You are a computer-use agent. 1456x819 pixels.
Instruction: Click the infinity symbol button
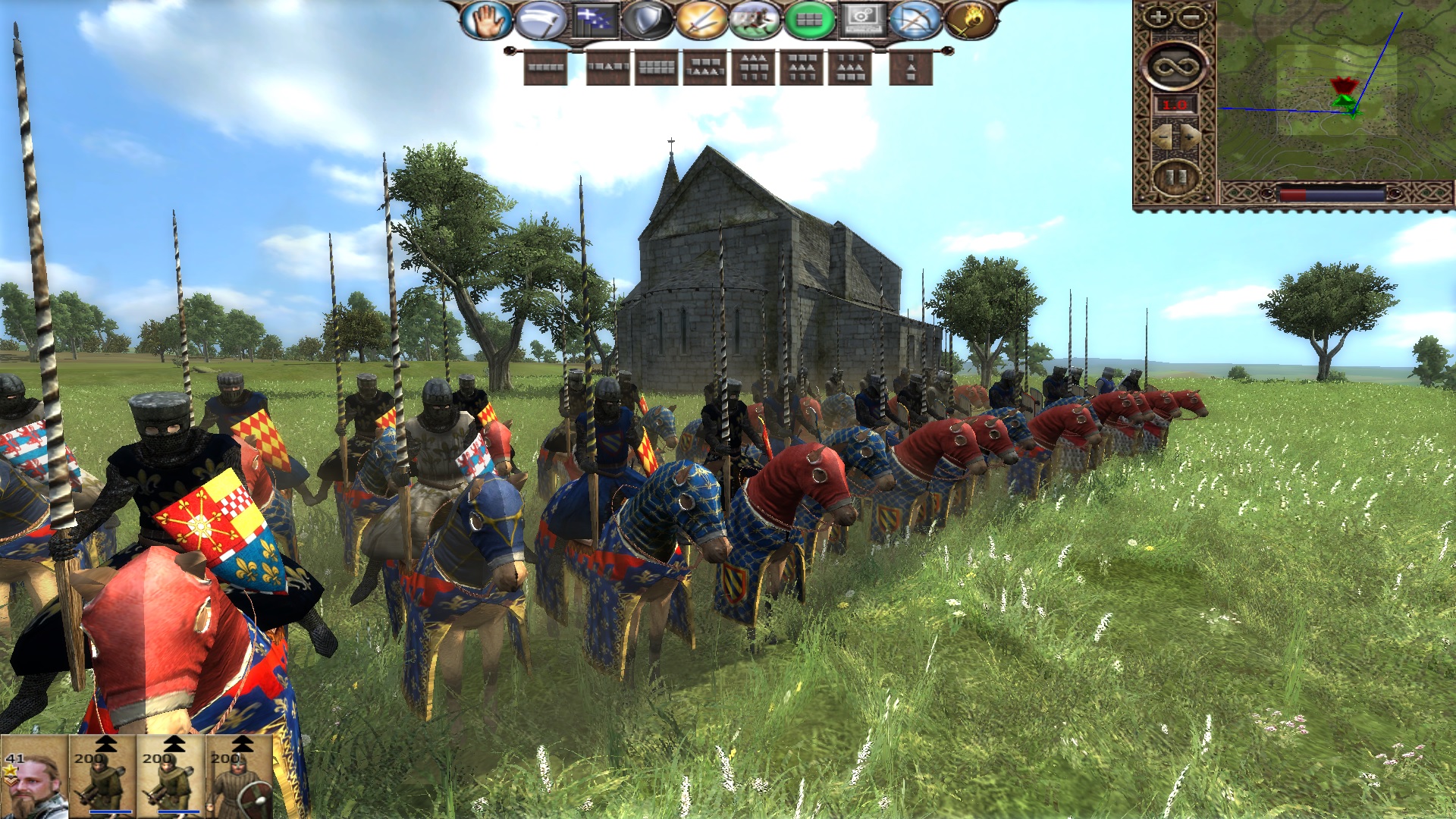click(x=1174, y=66)
